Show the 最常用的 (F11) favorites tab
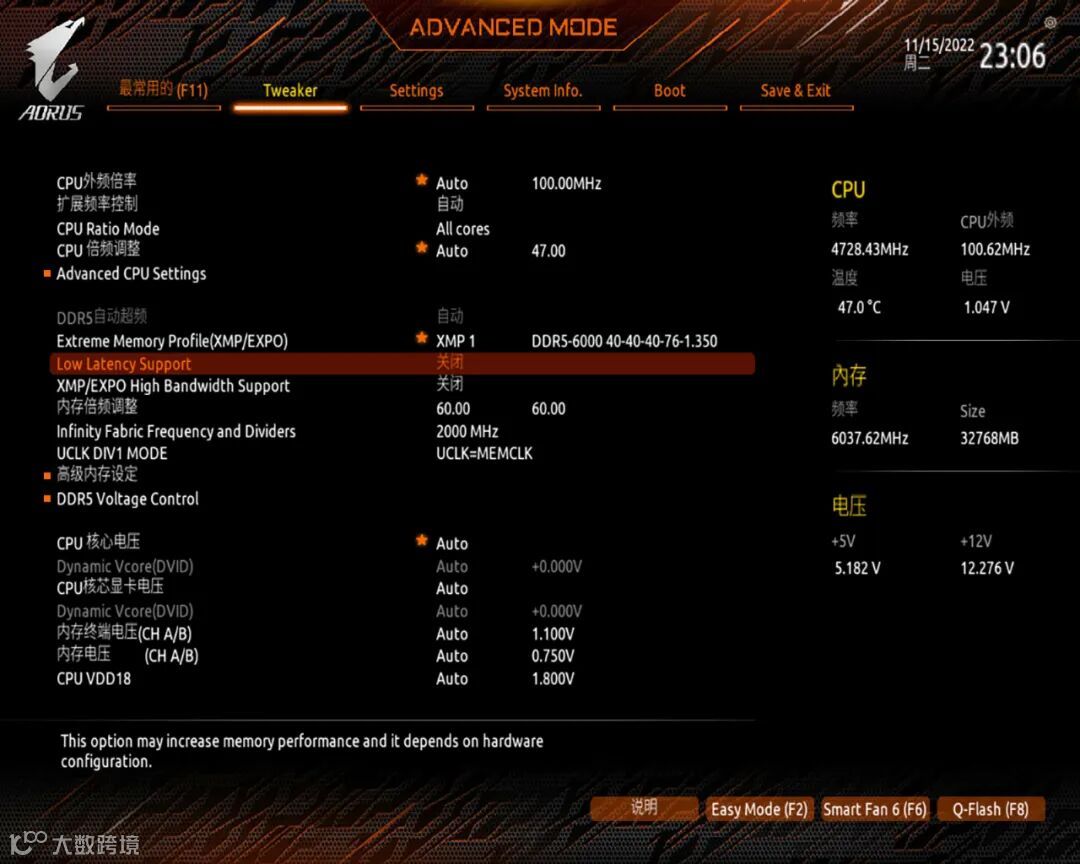1080x864 pixels. 163,90
